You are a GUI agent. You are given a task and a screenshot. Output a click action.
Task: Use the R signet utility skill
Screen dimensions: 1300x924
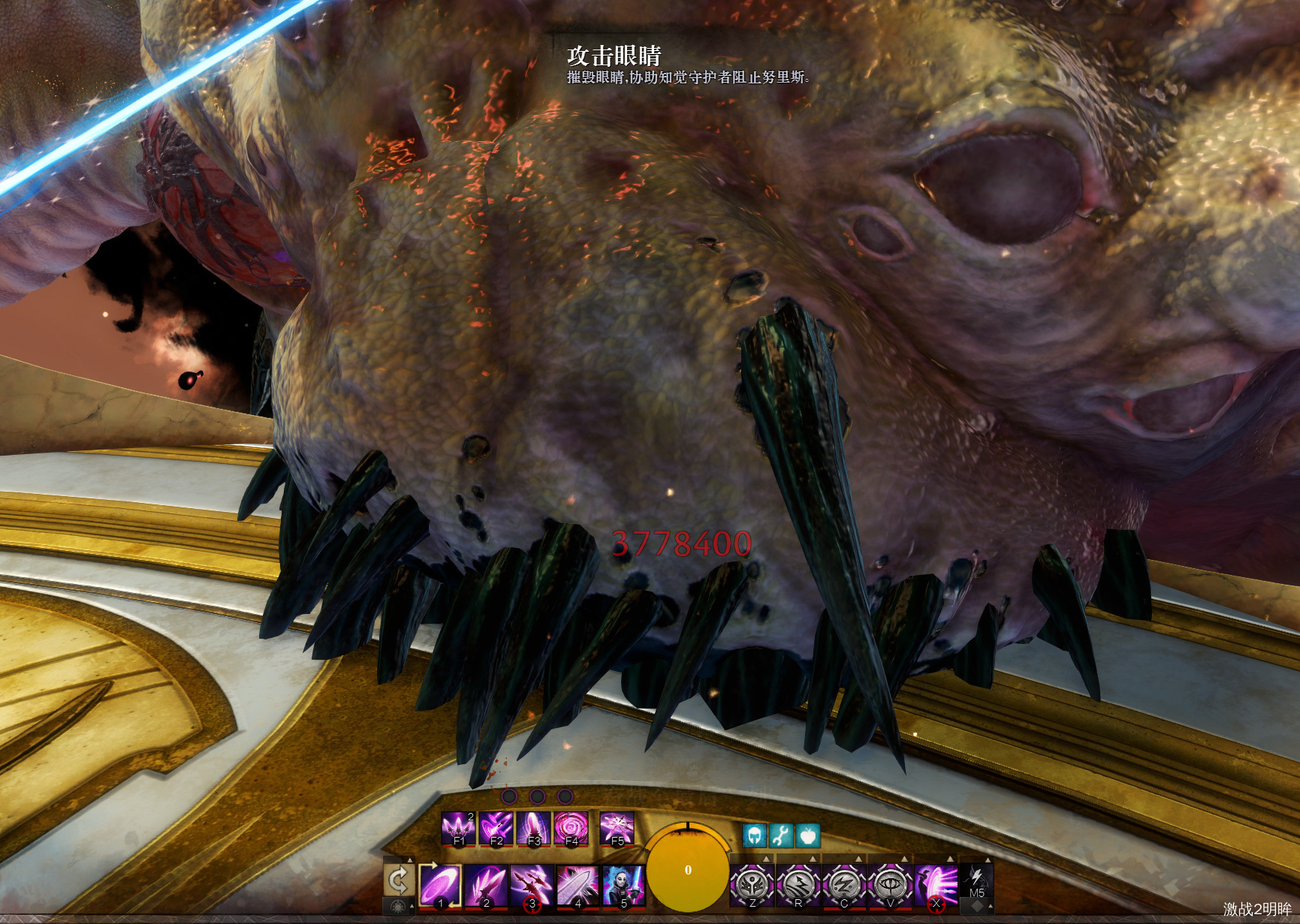click(x=798, y=885)
